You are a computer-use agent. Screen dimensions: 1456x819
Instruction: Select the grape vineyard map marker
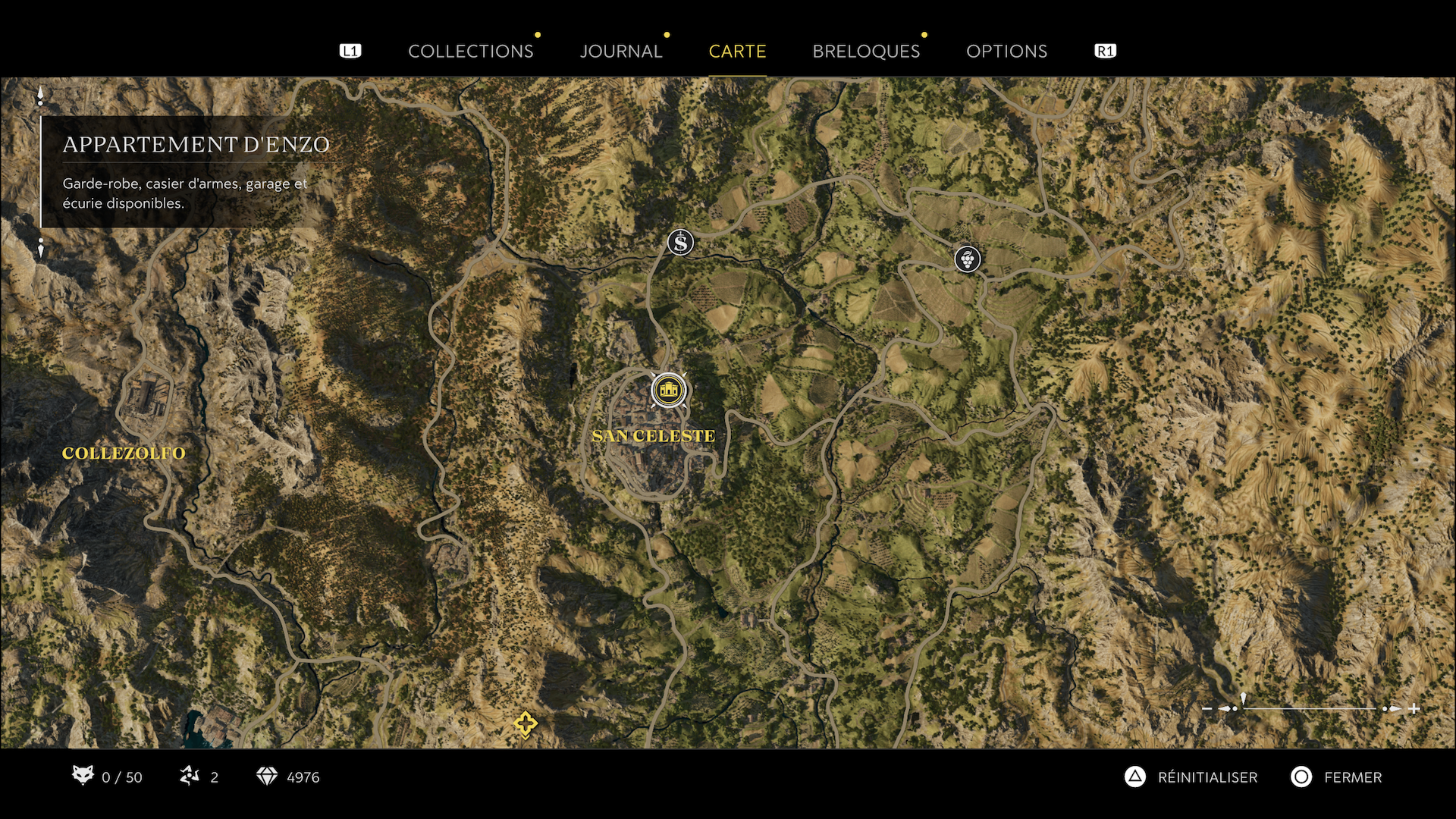(x=967, y=259)
